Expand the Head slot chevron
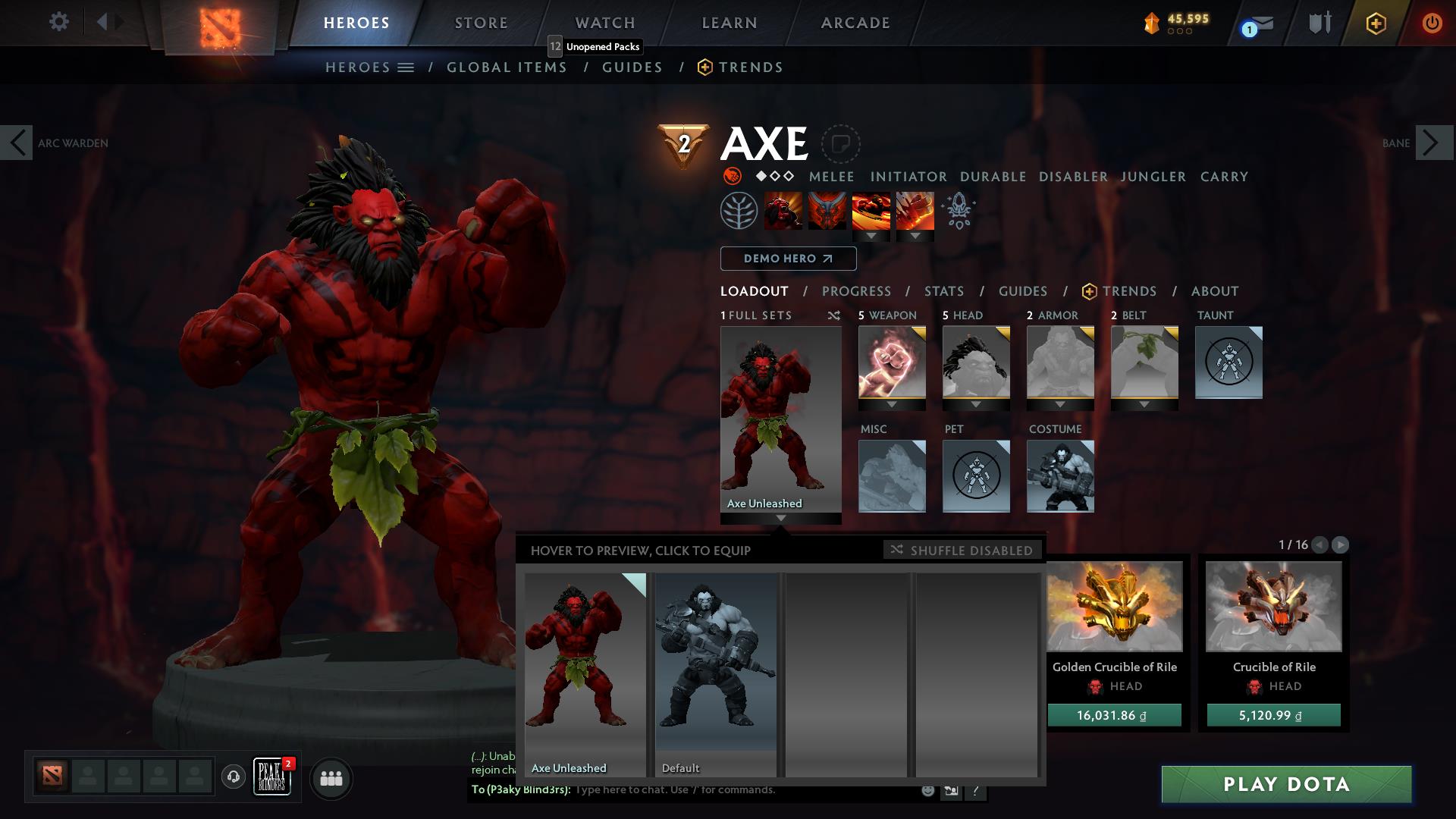This screenshot has height=819, width=1456. (x=976, y=403)
